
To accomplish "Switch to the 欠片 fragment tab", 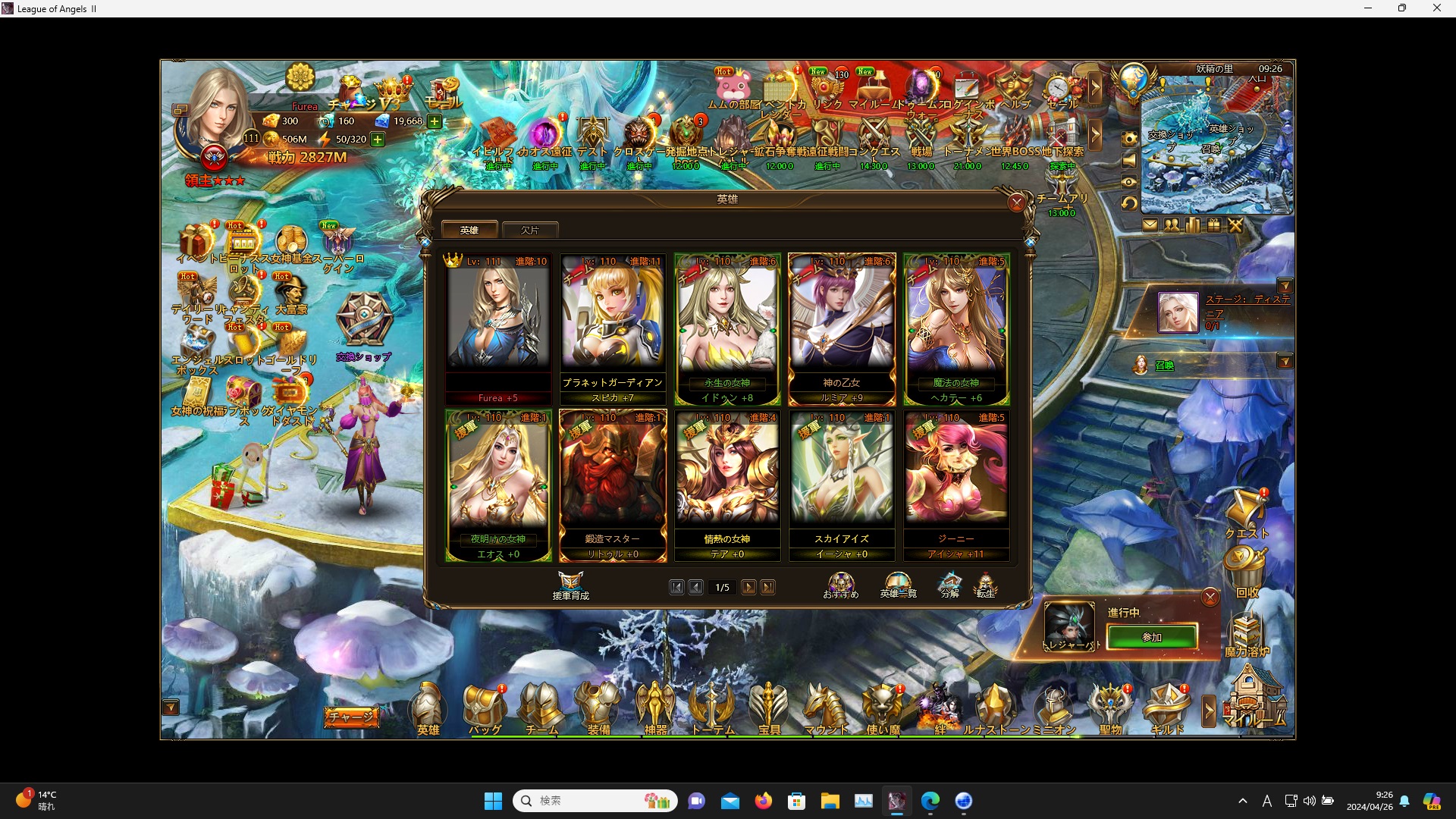I will [530, 230].
